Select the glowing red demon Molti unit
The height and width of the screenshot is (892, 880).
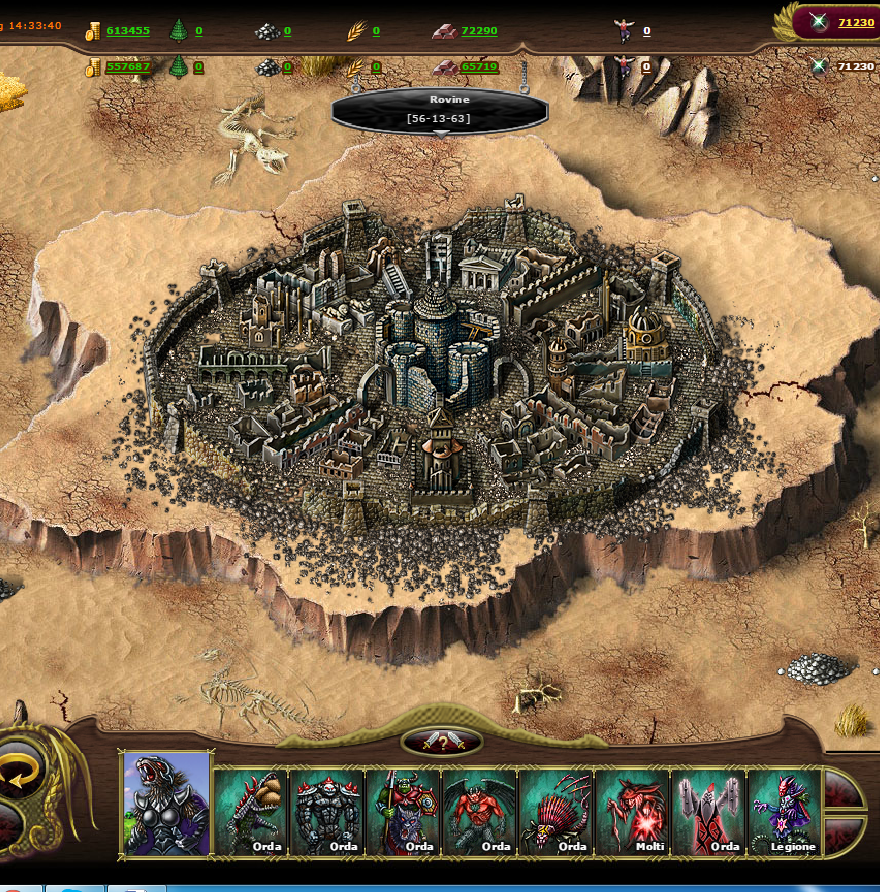632,812
